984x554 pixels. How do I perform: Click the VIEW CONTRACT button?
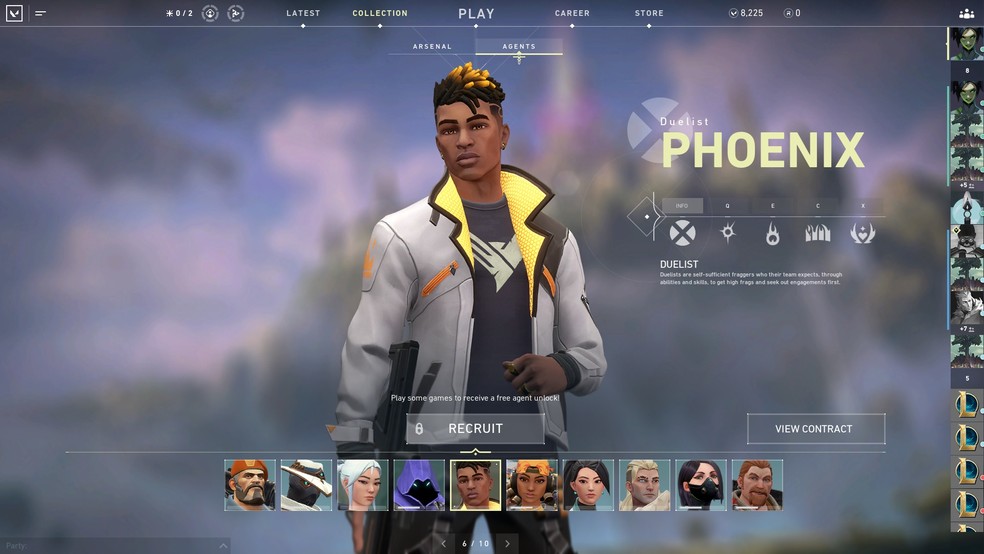tap(815, 429)
